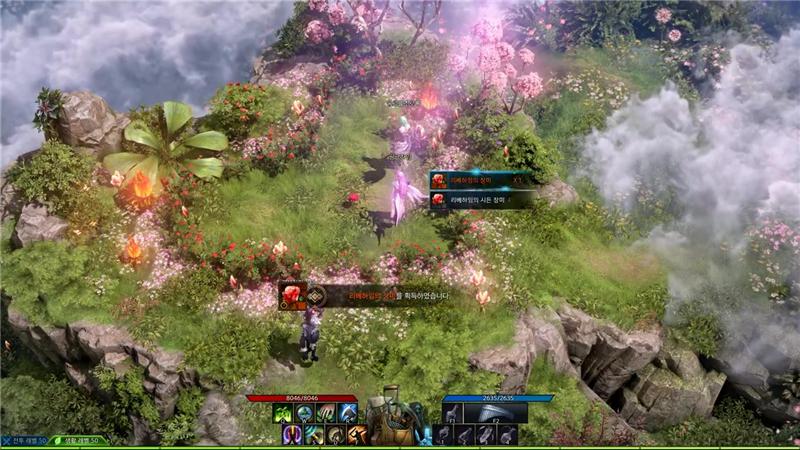This screenshot has height=450, width=800.
Task: Click the 리베하임의 시든 장미 loot entry
Action: (478, 199)
